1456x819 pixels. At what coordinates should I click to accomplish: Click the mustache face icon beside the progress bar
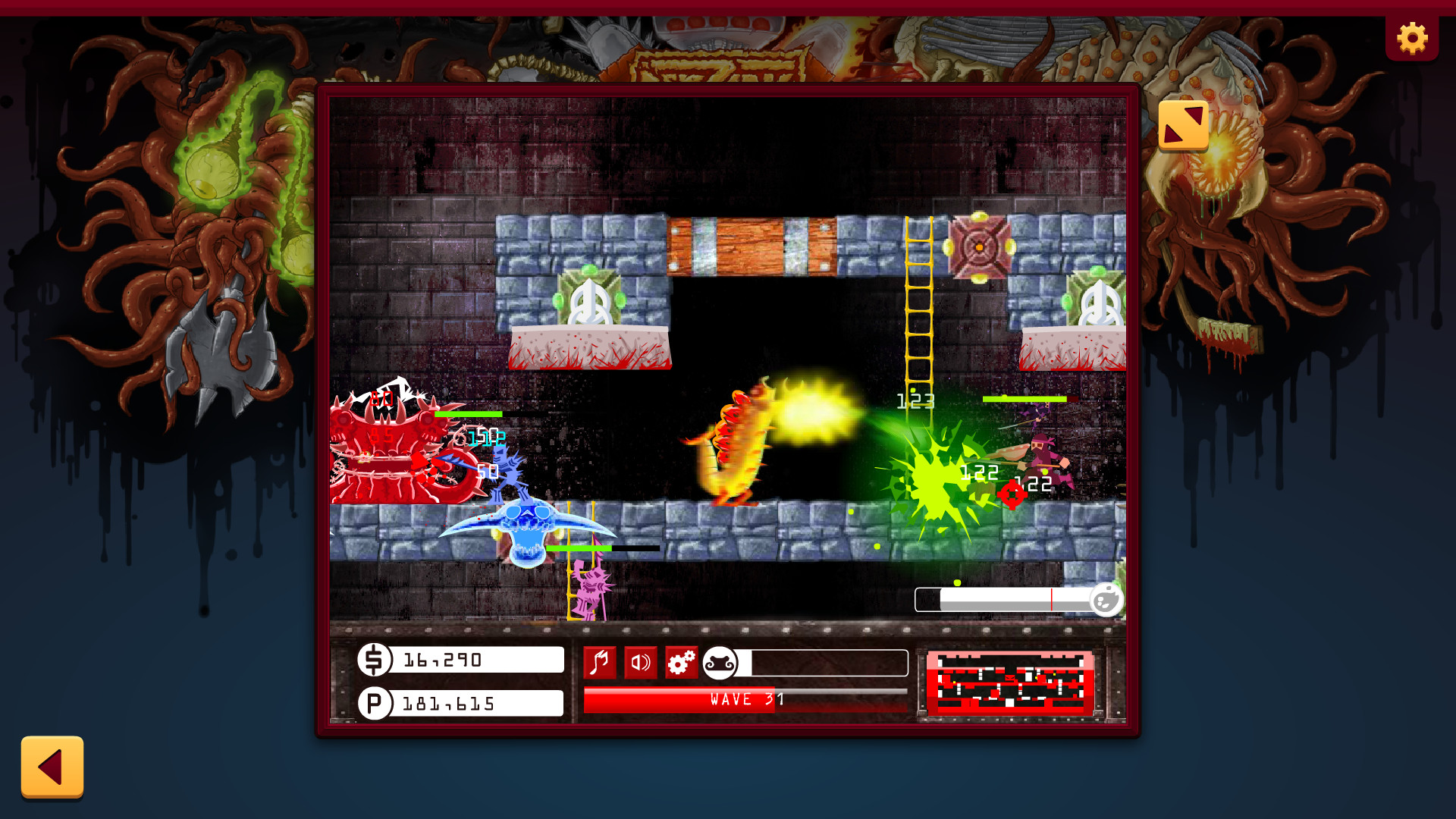pyautogui.click(x=720, y=662)
